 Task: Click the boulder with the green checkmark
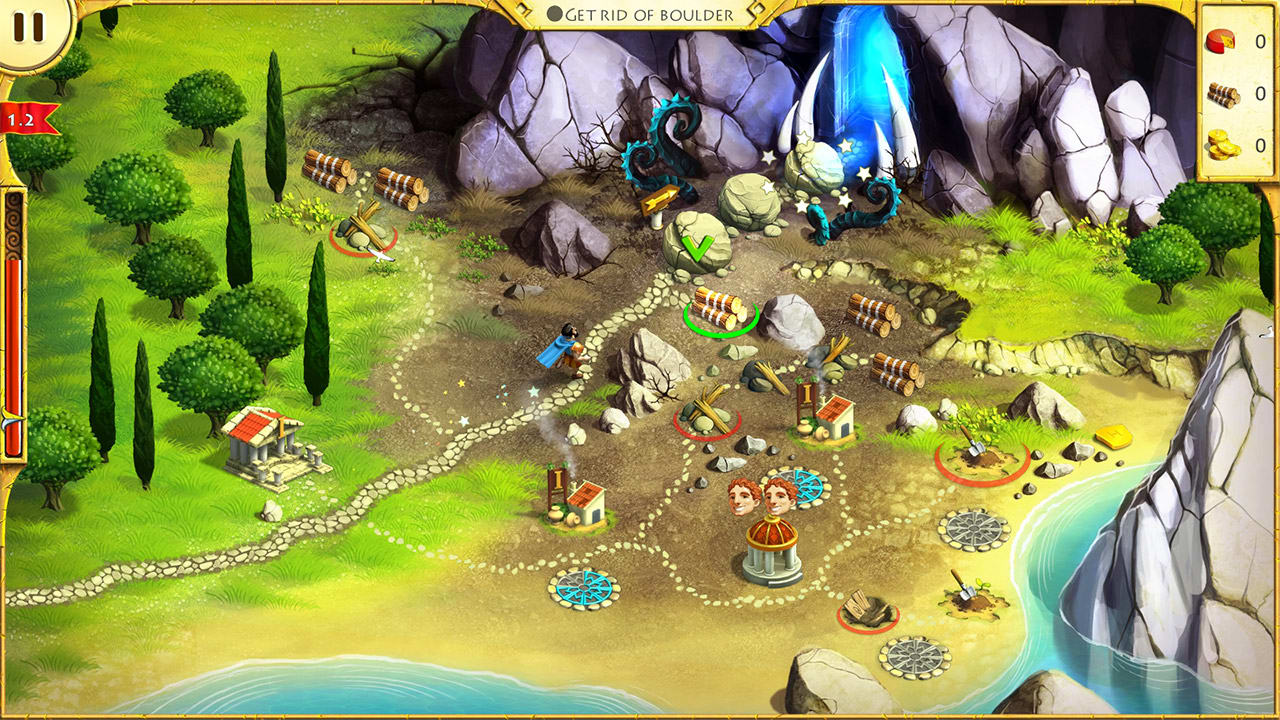pyautogui.click(x=700, y=245)
